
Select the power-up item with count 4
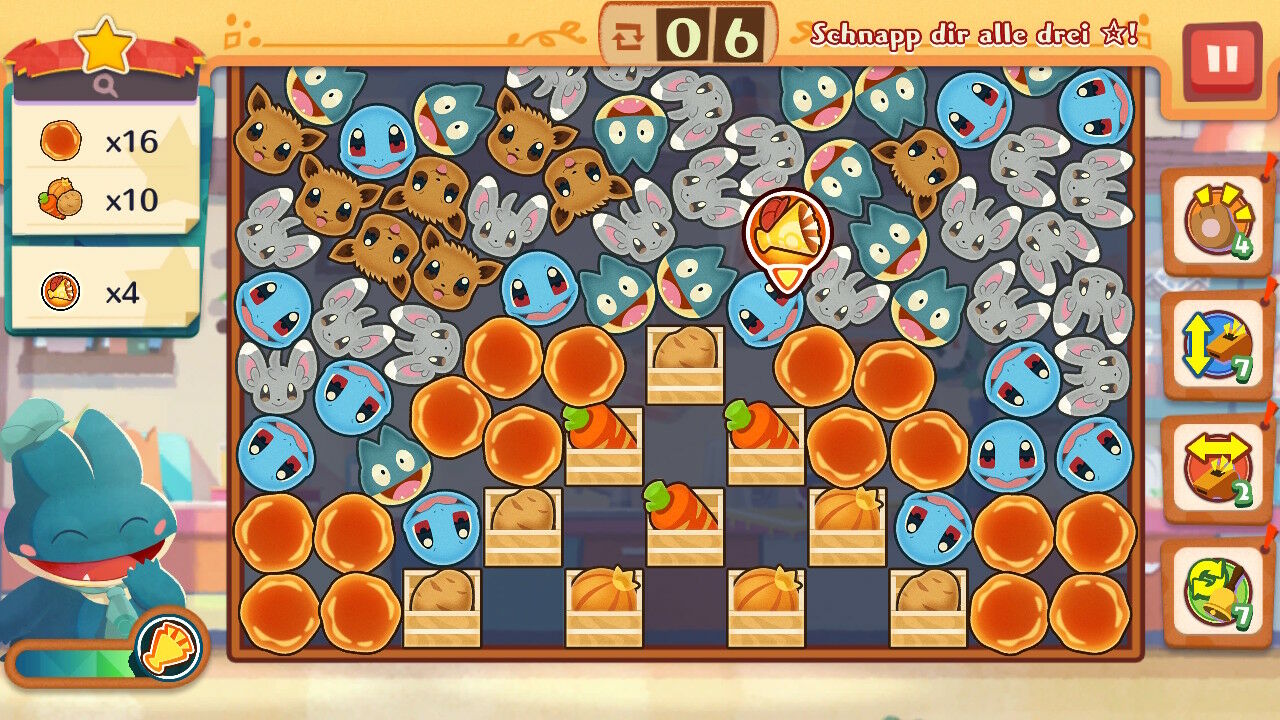tap(1216, 222)
